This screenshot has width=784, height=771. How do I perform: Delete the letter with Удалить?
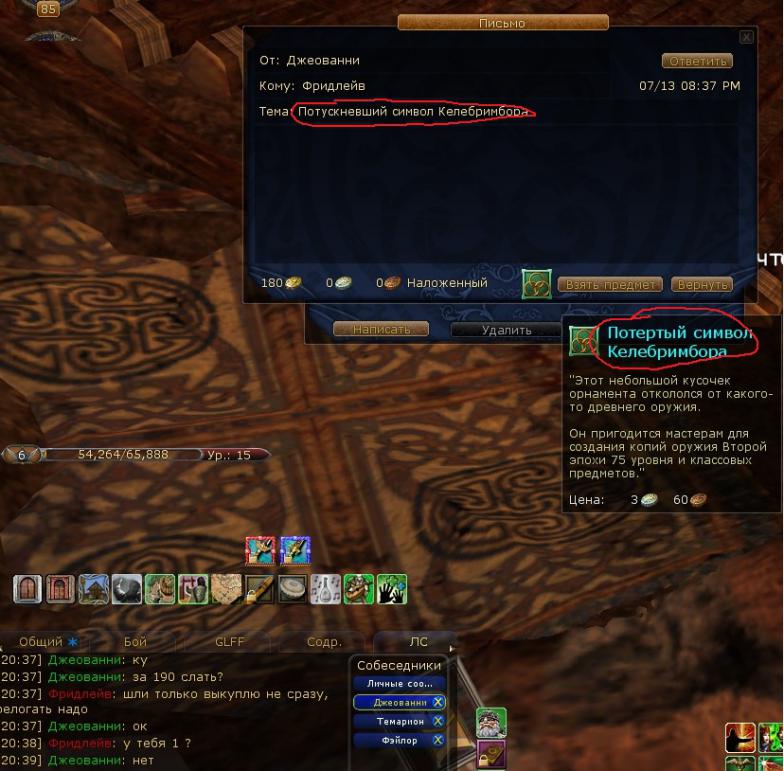point(506,329)
